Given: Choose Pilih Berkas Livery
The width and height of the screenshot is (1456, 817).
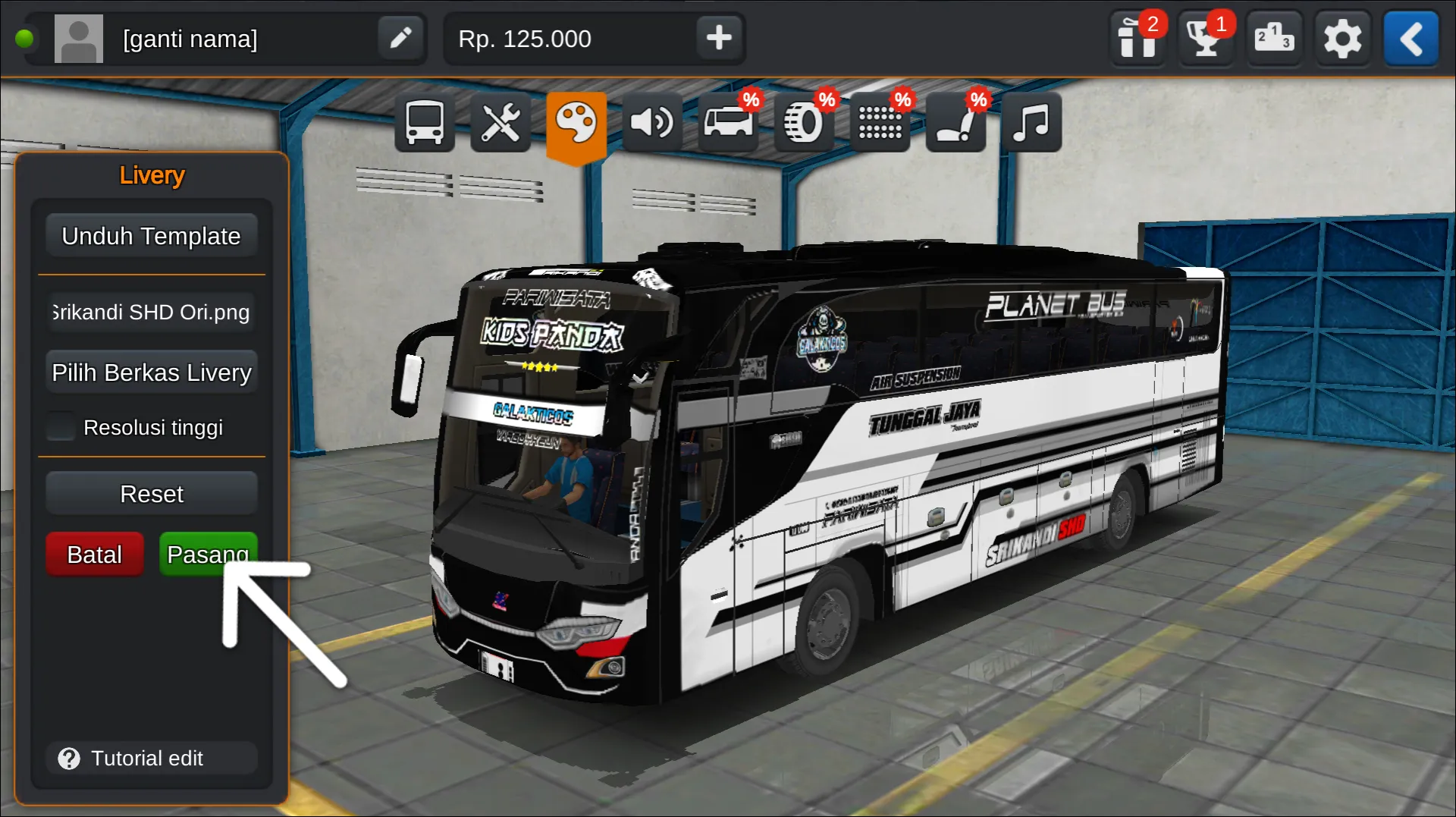Looking at the screenshot, I should point(151,372).
